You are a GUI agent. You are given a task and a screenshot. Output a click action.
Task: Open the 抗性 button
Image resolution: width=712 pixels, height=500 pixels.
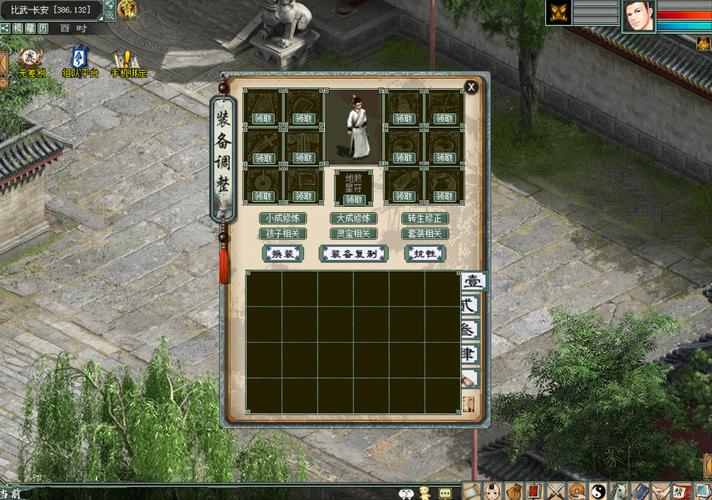pyautogui.click(x=425, y=254)
